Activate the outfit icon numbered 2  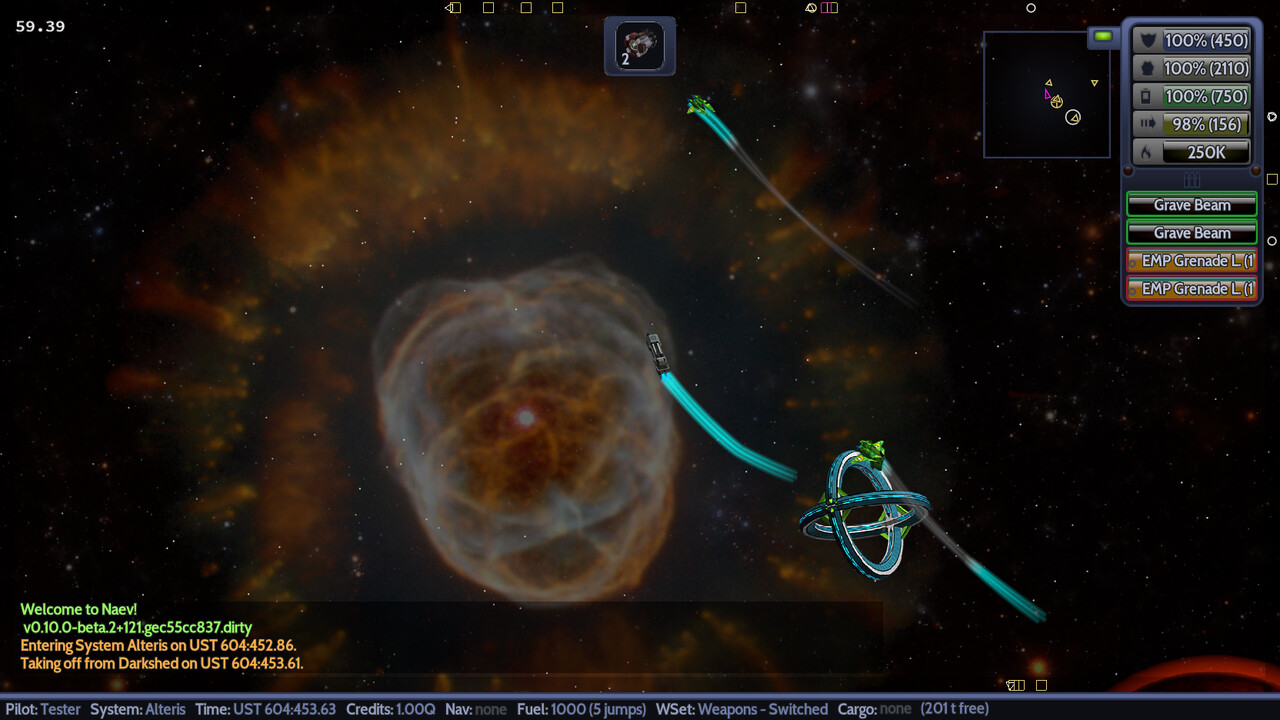(x=639, y=45)
